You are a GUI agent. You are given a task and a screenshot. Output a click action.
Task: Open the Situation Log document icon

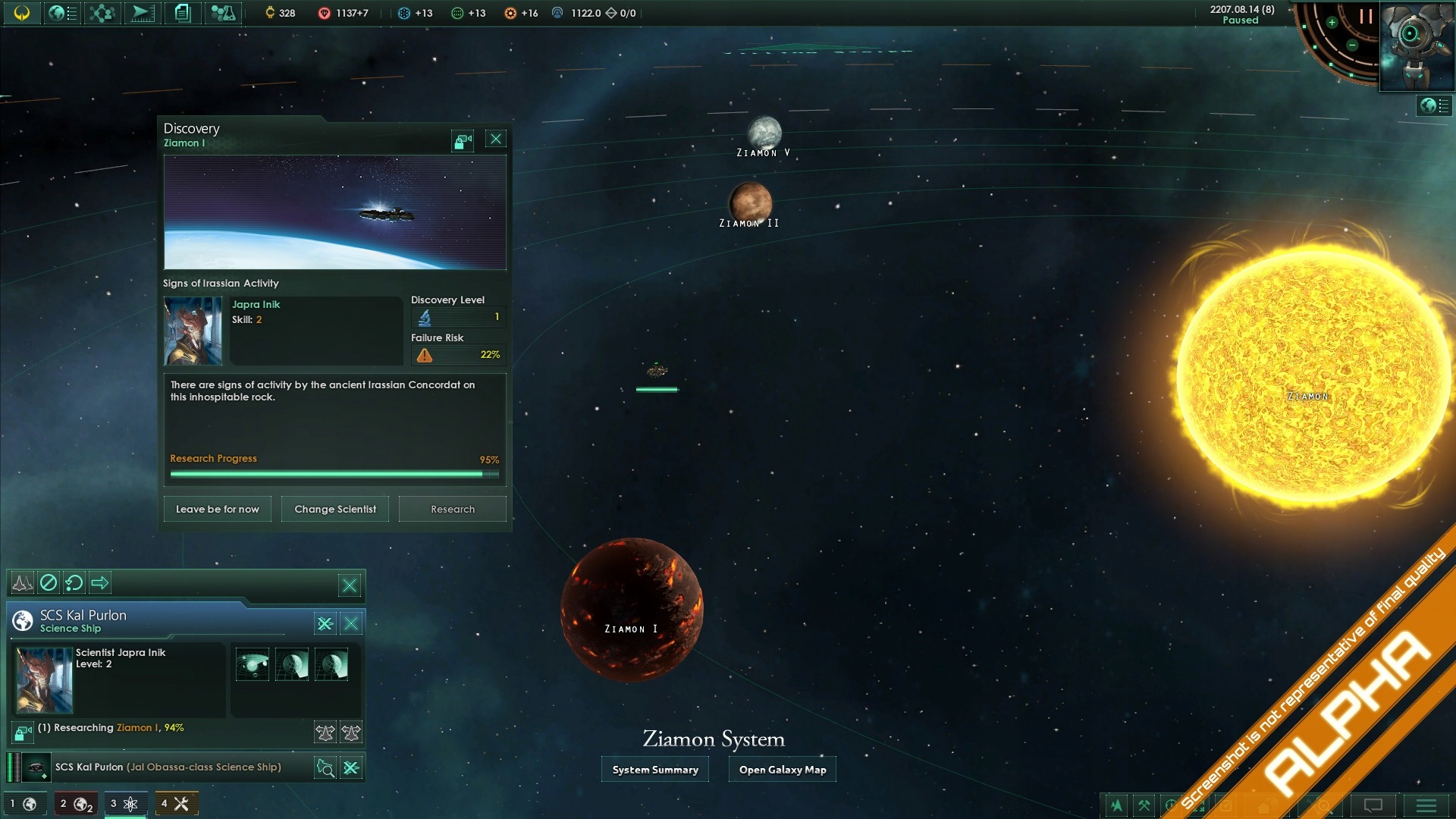pos(180,13)
